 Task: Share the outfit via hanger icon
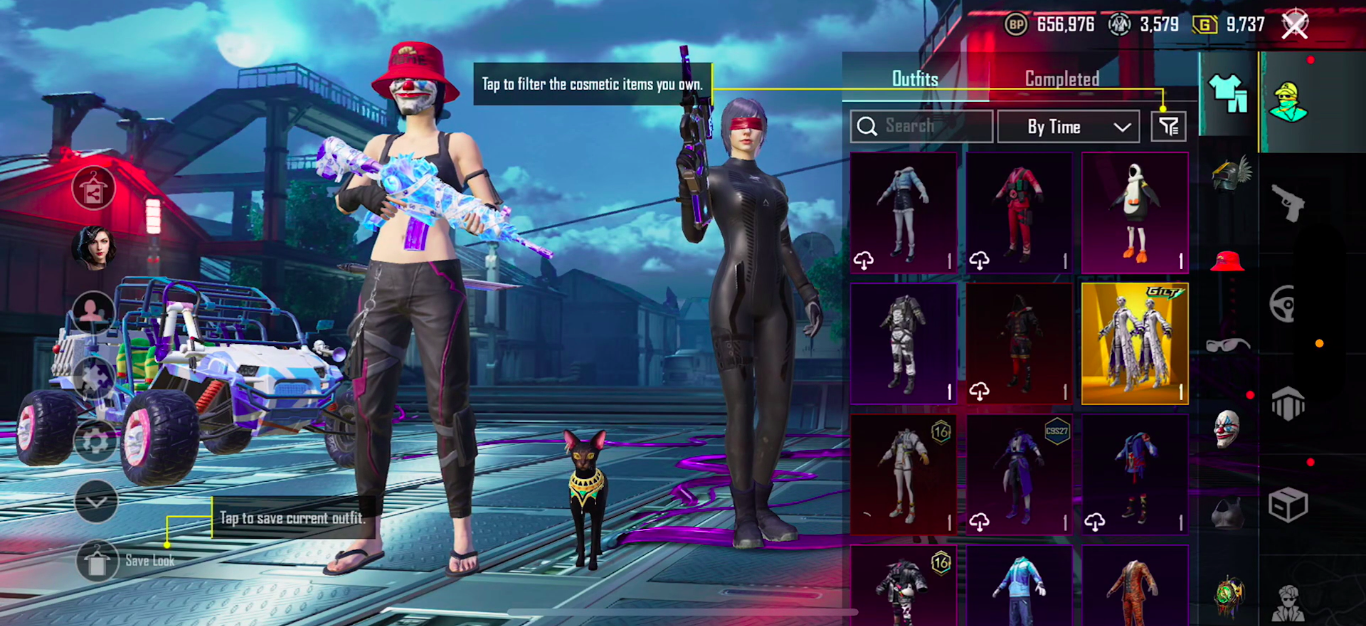coord(93,188)
